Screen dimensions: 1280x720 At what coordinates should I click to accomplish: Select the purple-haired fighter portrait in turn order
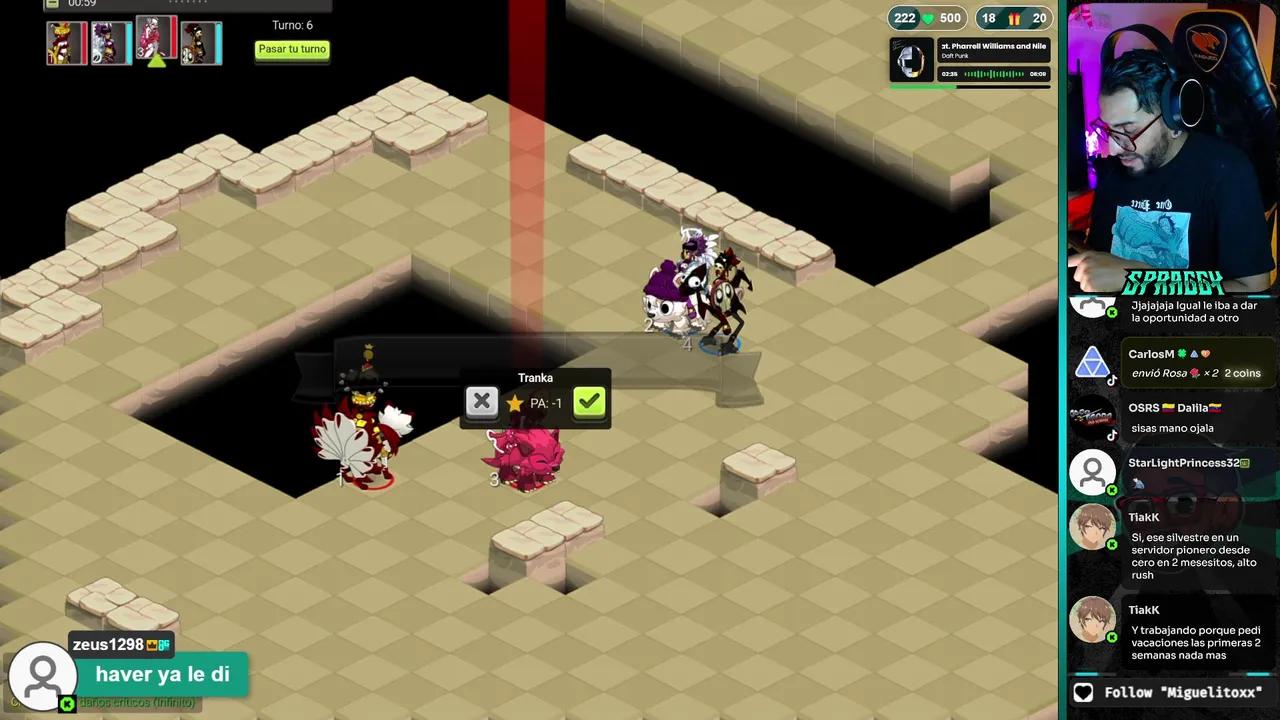click(x=110, y=43)
